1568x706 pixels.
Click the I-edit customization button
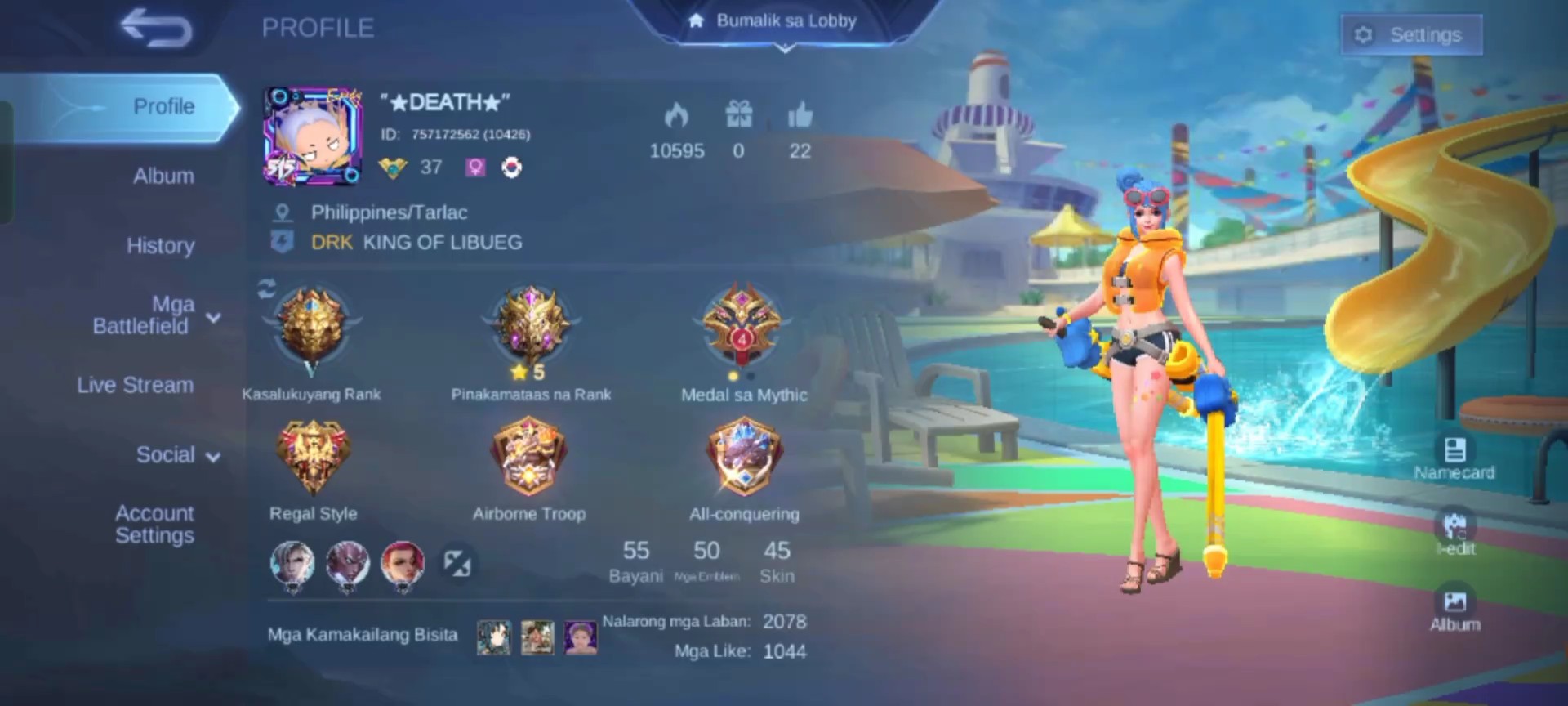click(x=1454, y=533)
